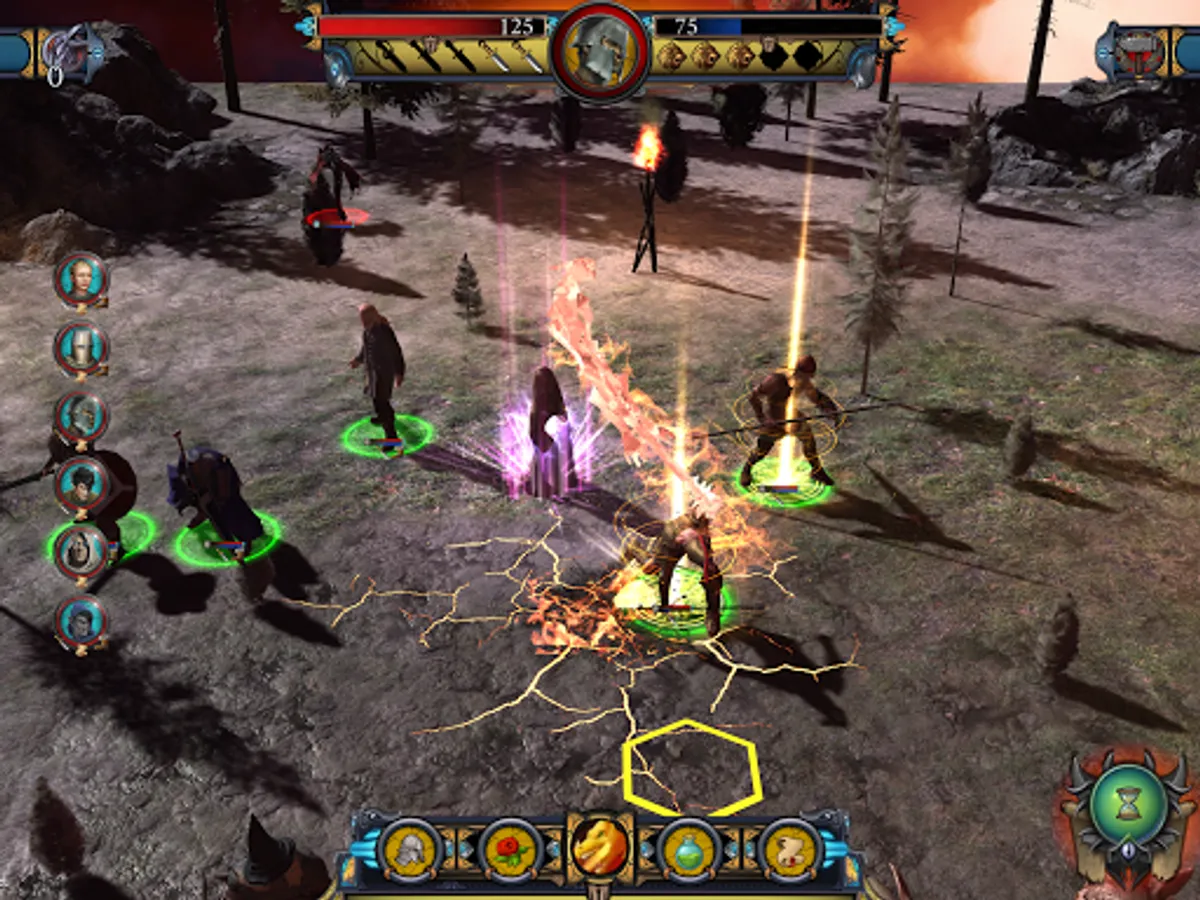The width and height of the screenshot is (1200, 900).
Task: Open the top-right red emblem panel
Action: pyautogui.click(x=1135, y=50)
